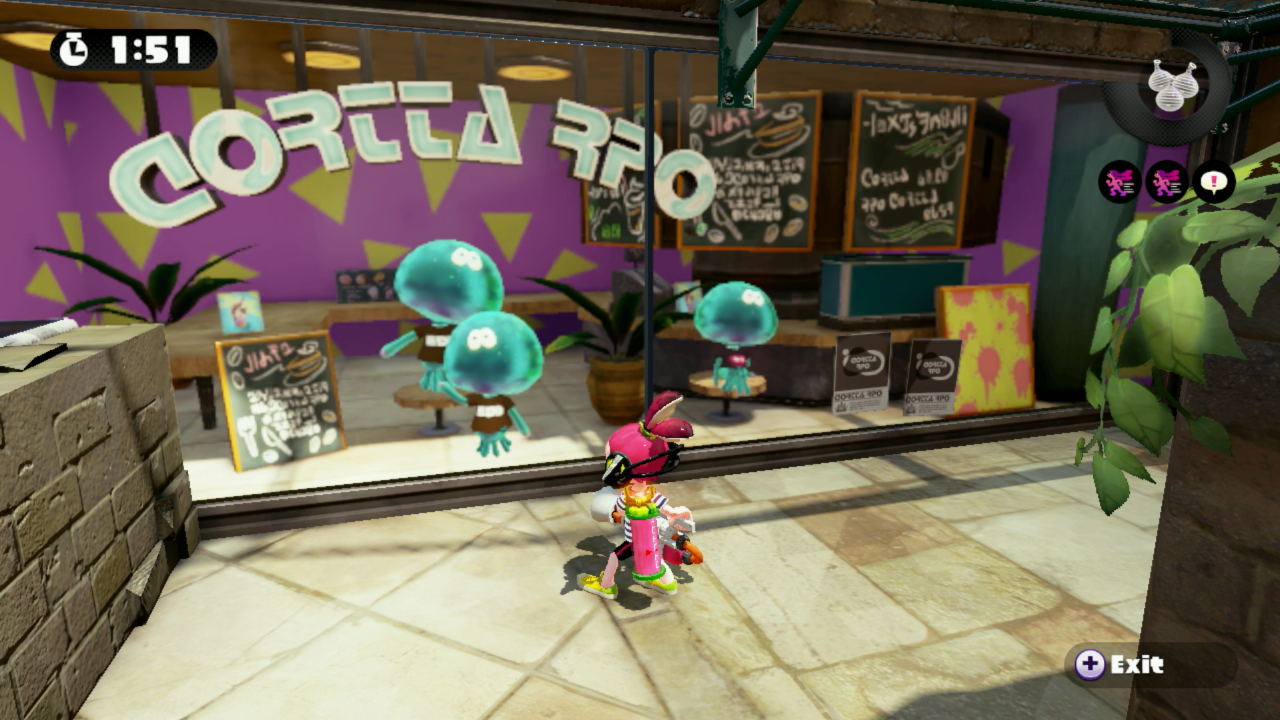Click the second café logo poster beside it

[x=932, y=379]
